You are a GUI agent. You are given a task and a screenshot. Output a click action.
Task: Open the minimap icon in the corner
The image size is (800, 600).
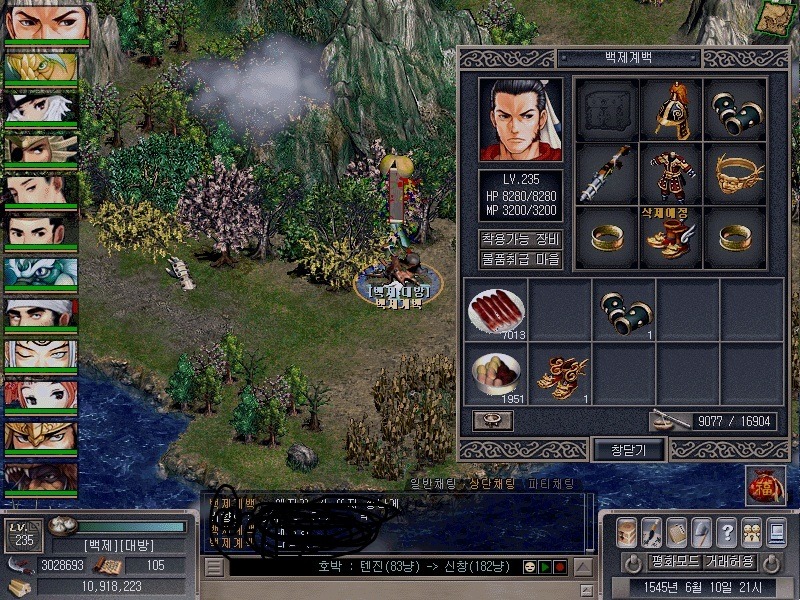pyautogui.click(x=772, y=18)
